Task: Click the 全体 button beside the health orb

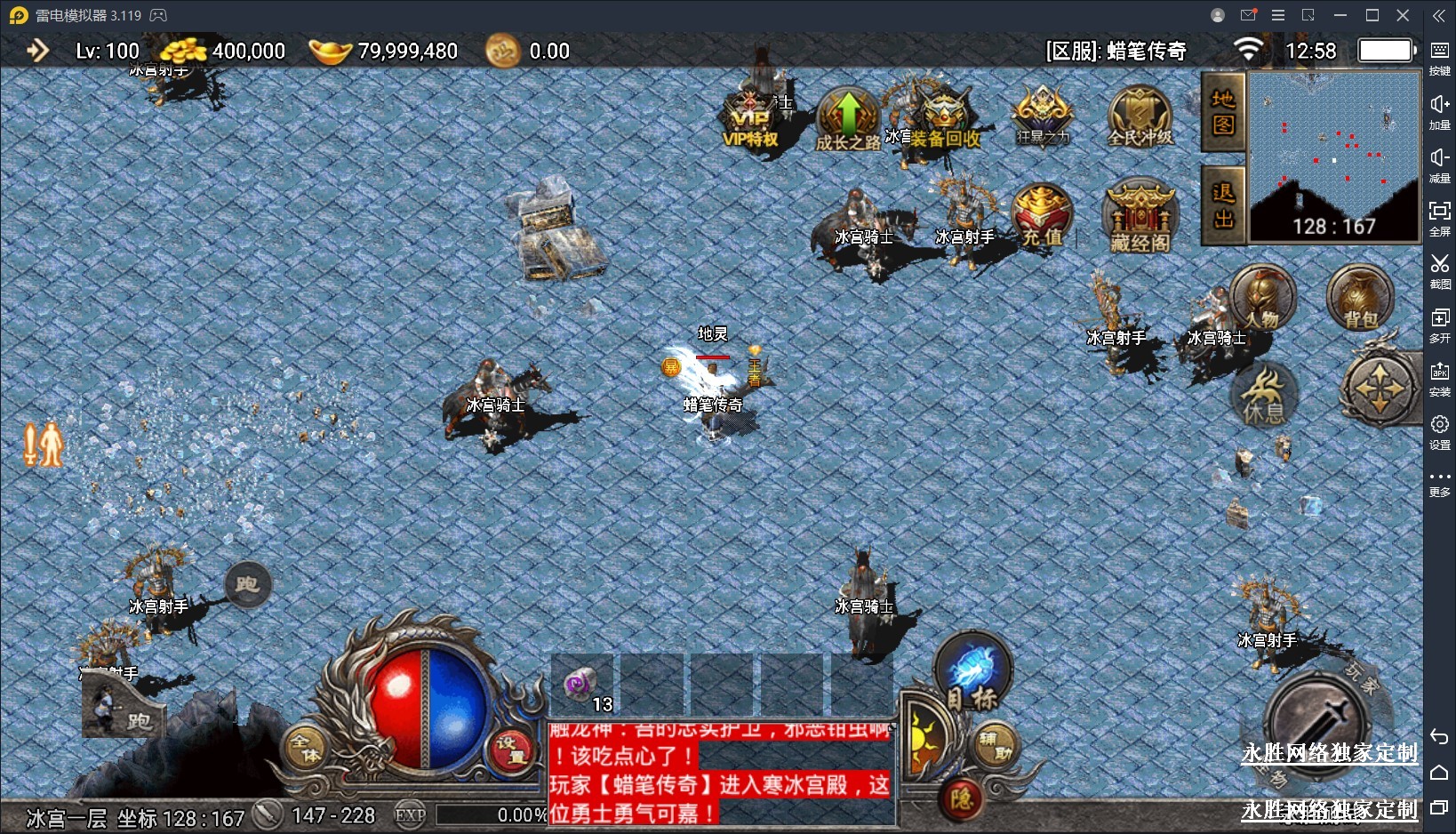Action: click(307, 748)
